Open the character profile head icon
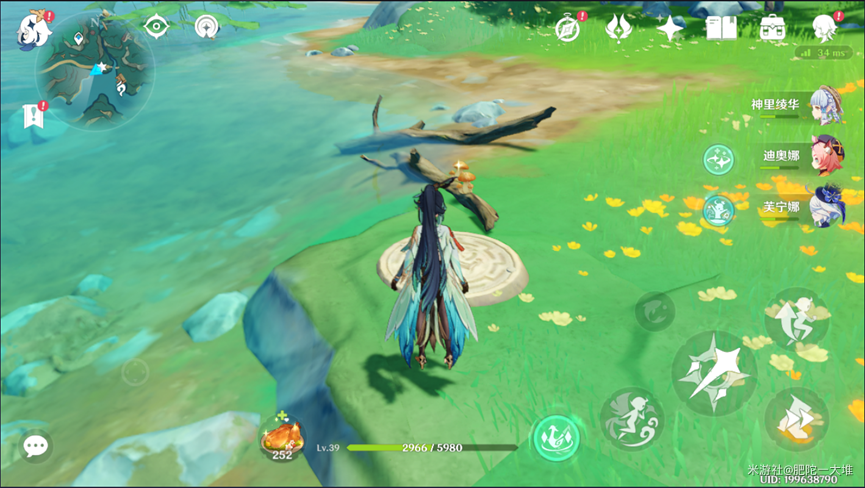 [826, 27]
